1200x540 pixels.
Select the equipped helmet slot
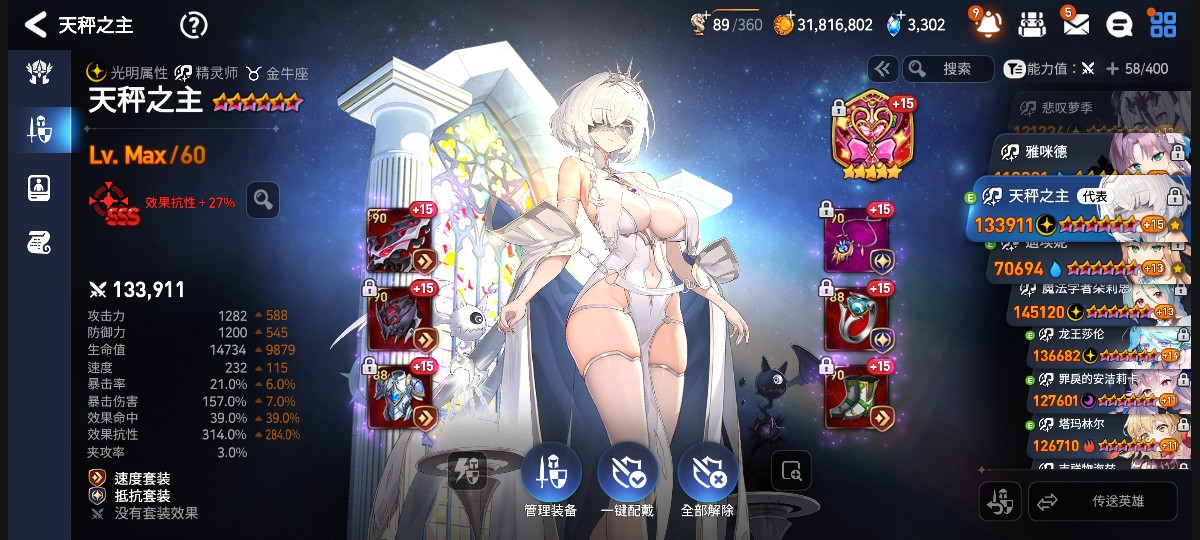[402, 318]
